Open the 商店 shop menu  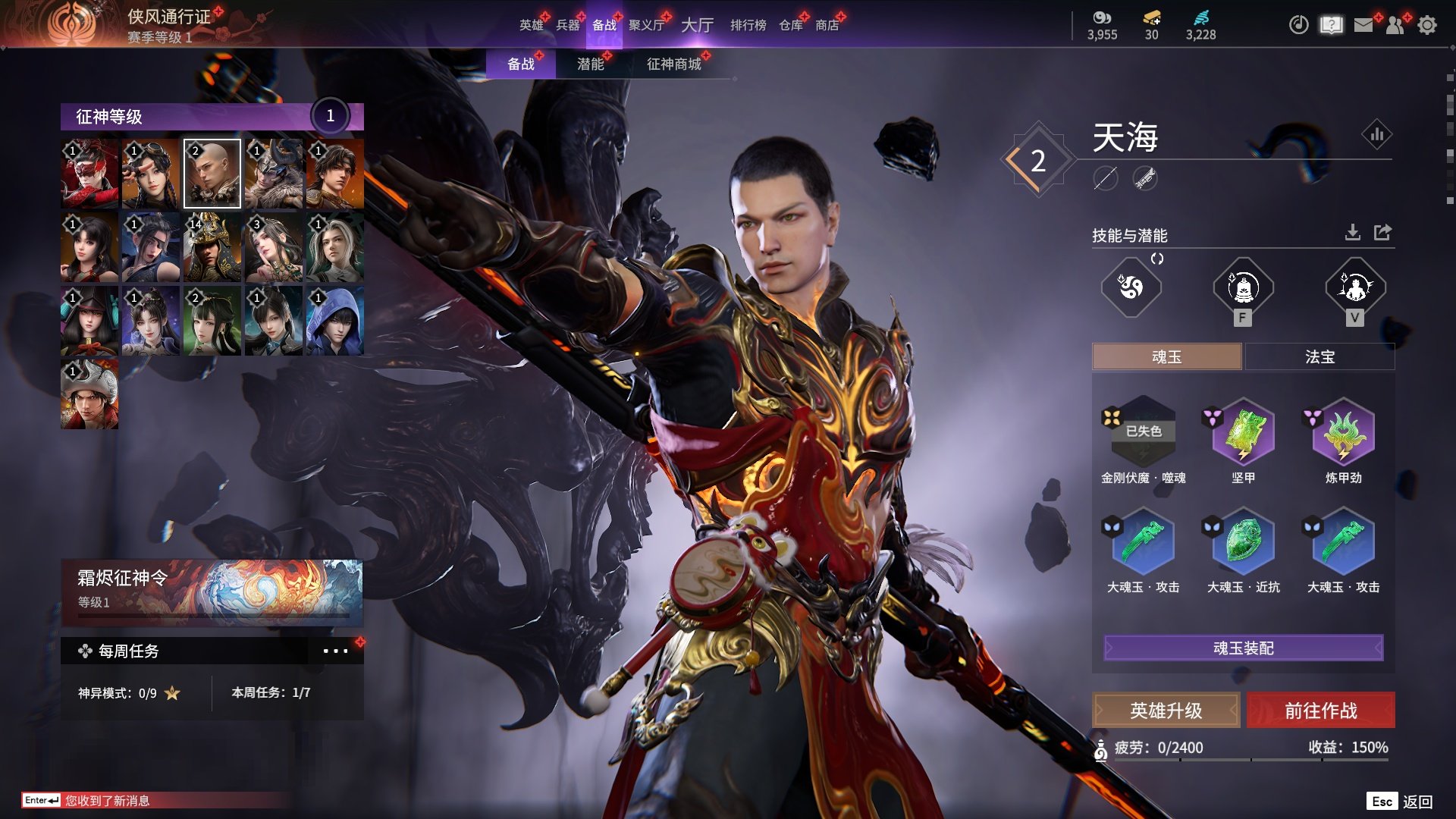827,25
